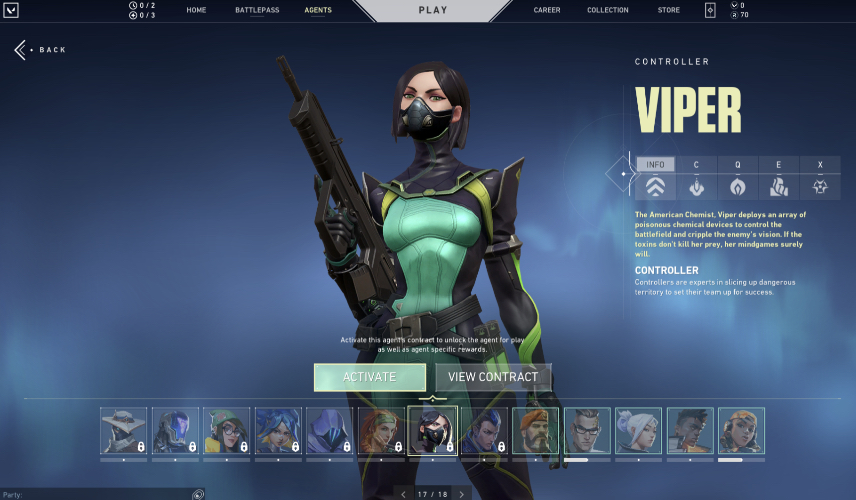The width and height of the screenshot is (856, 500).
Task: Open the Valorant logo dropdown menu
Action: tap(12, 10)
